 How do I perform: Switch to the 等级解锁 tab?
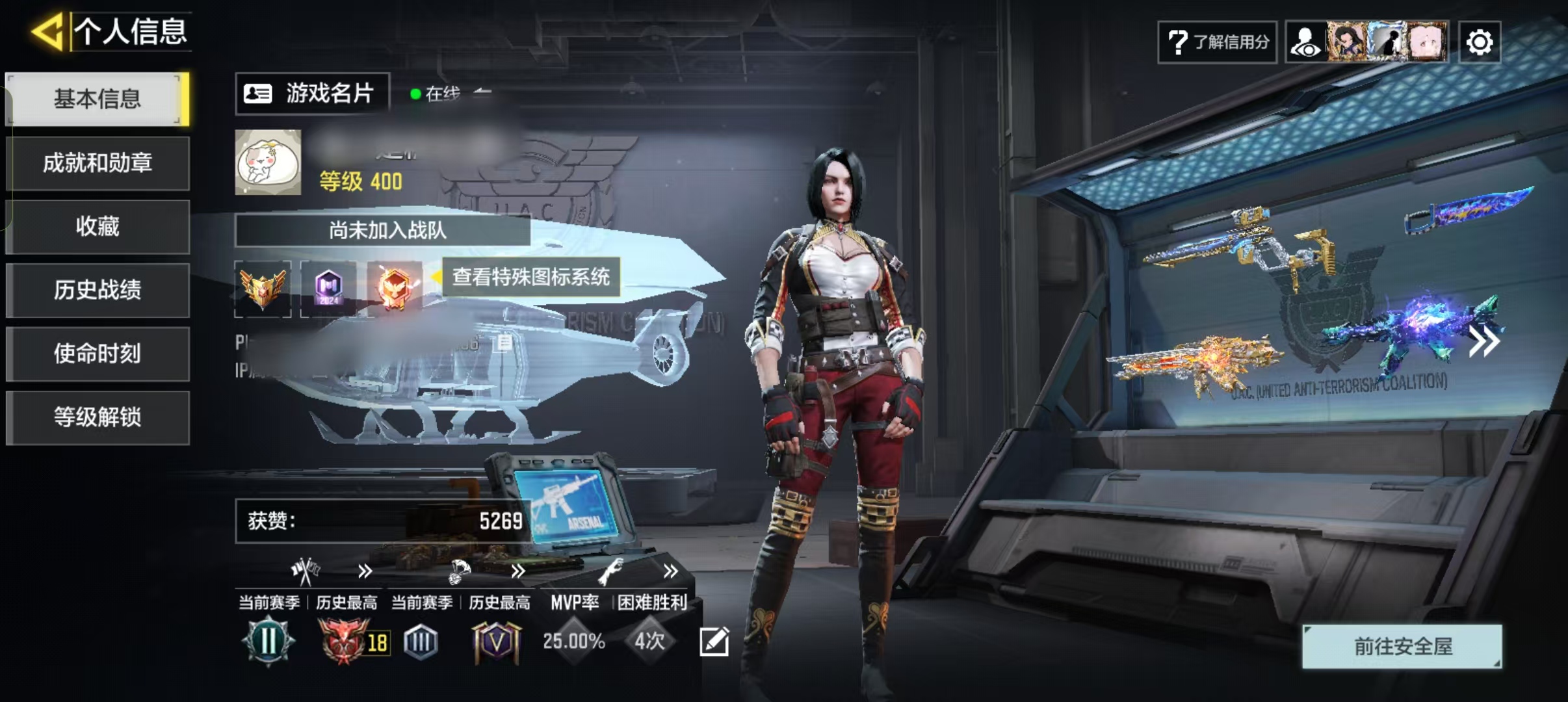[x=98, y=417]
